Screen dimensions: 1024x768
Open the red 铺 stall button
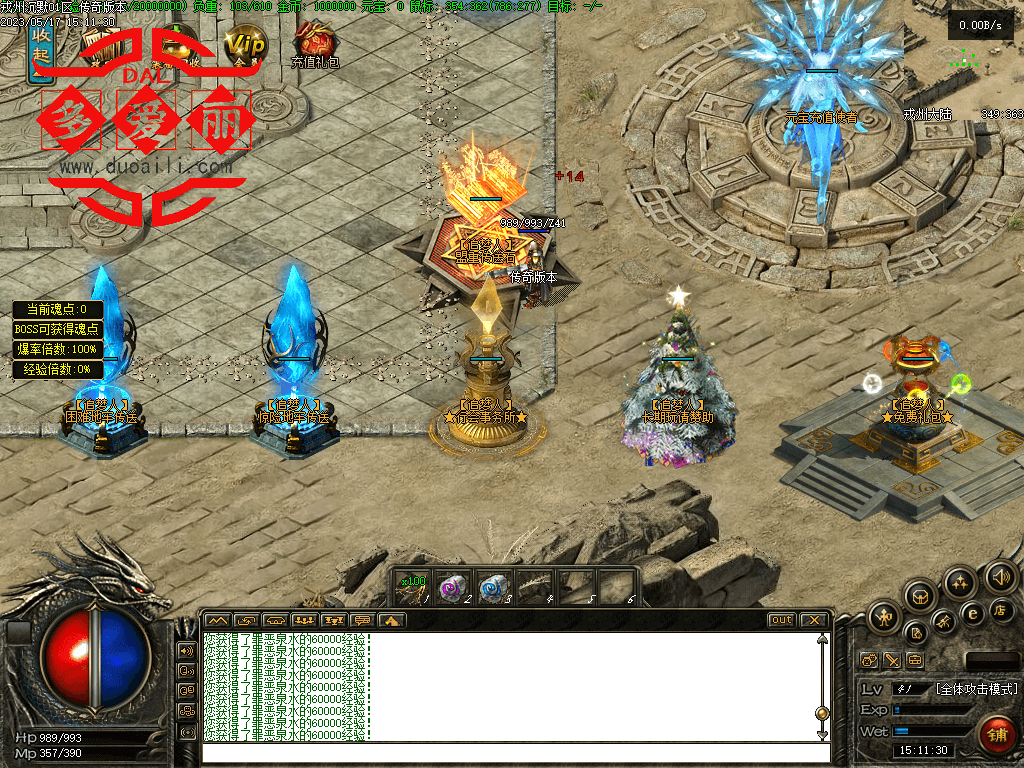997,734
